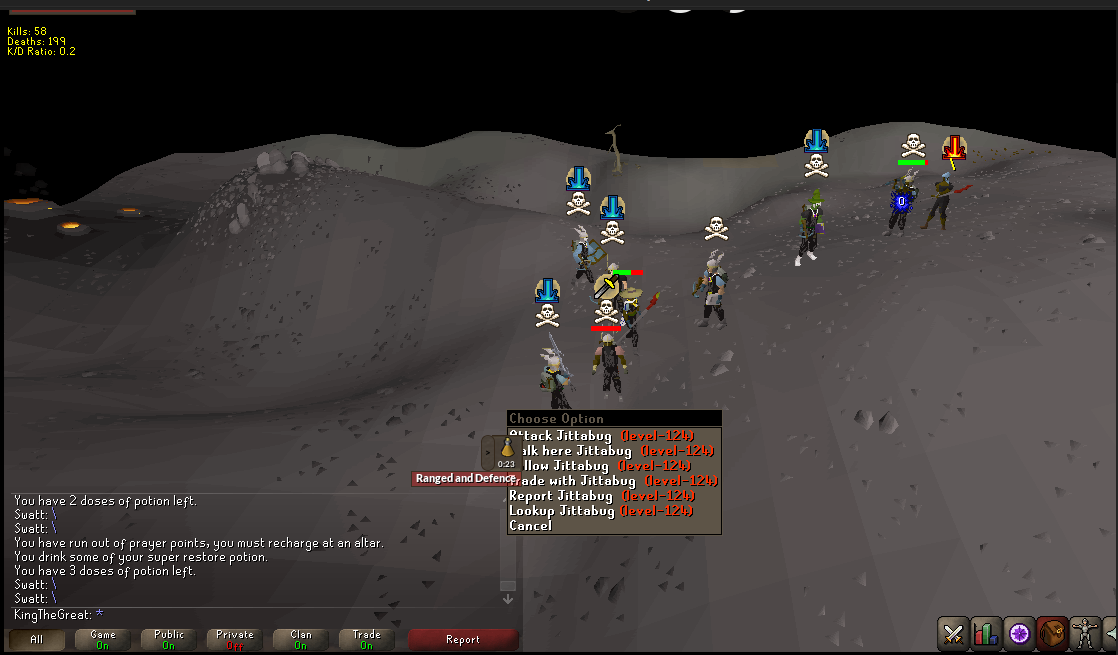Select the Trade chat tab

click(x=367, y=640)
